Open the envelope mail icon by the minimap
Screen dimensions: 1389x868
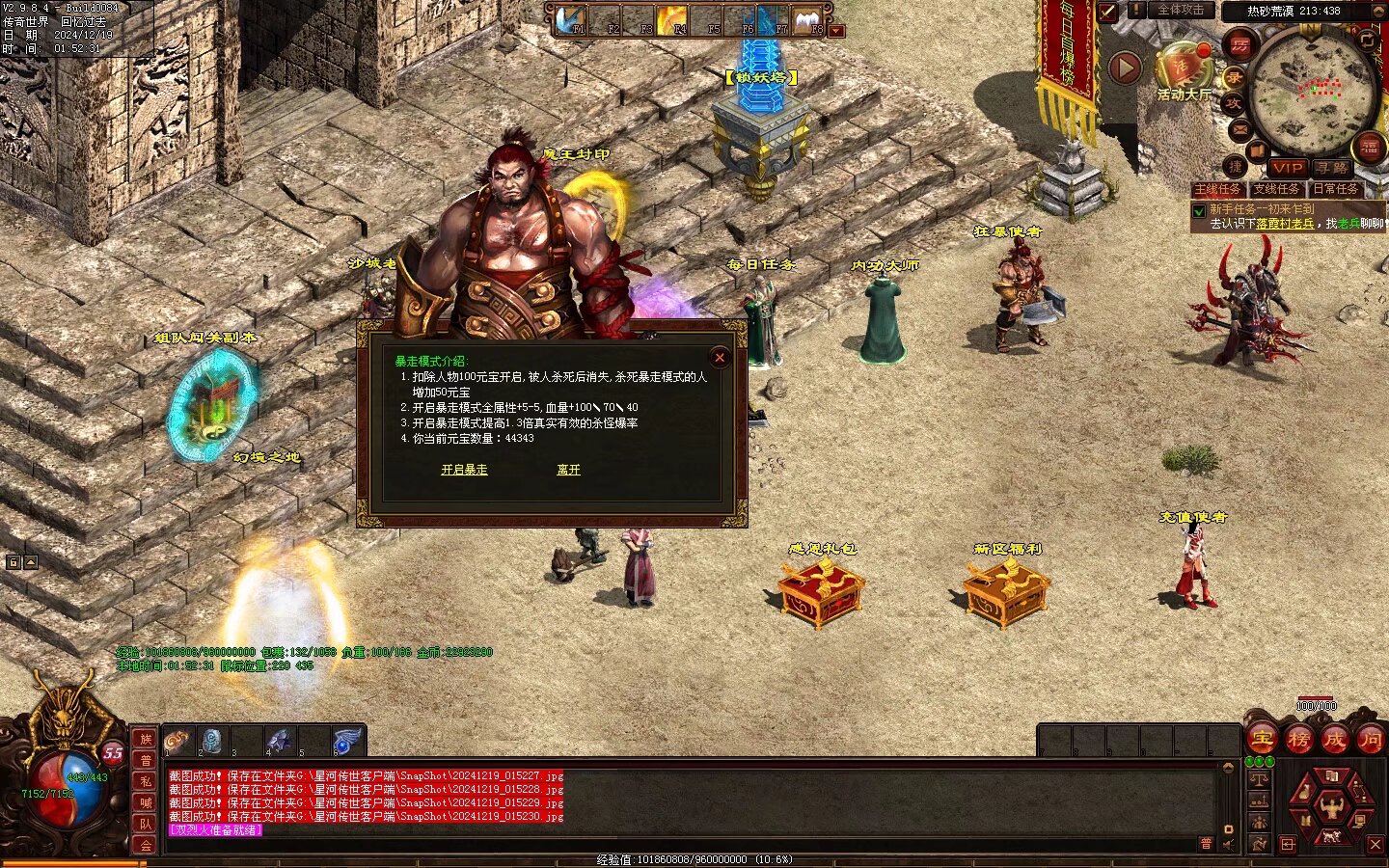pos(1239,129)
